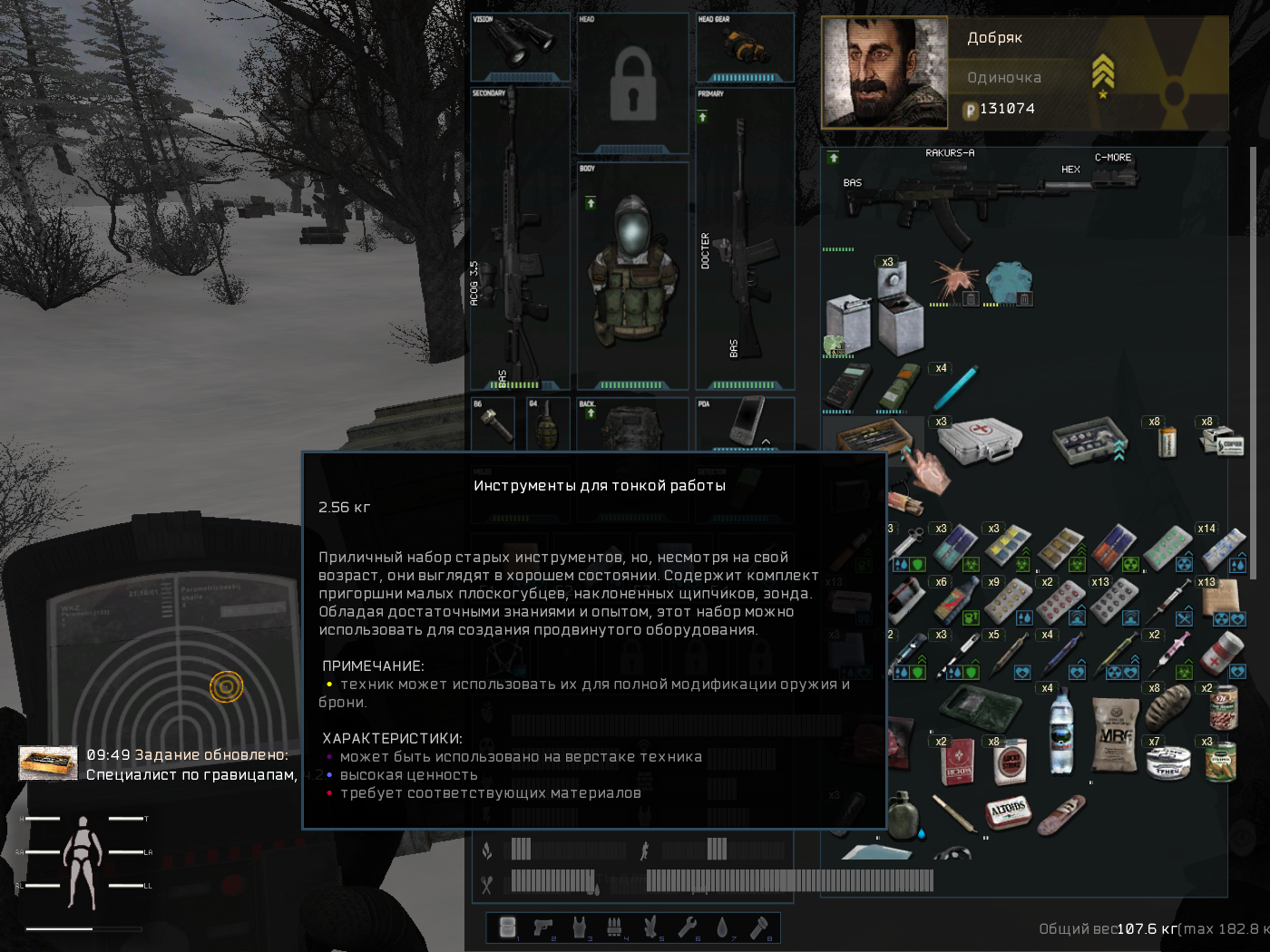1270x952 pixels.
Task: Choose the white first aid kit stack
Action: click(x=980, y=440)
